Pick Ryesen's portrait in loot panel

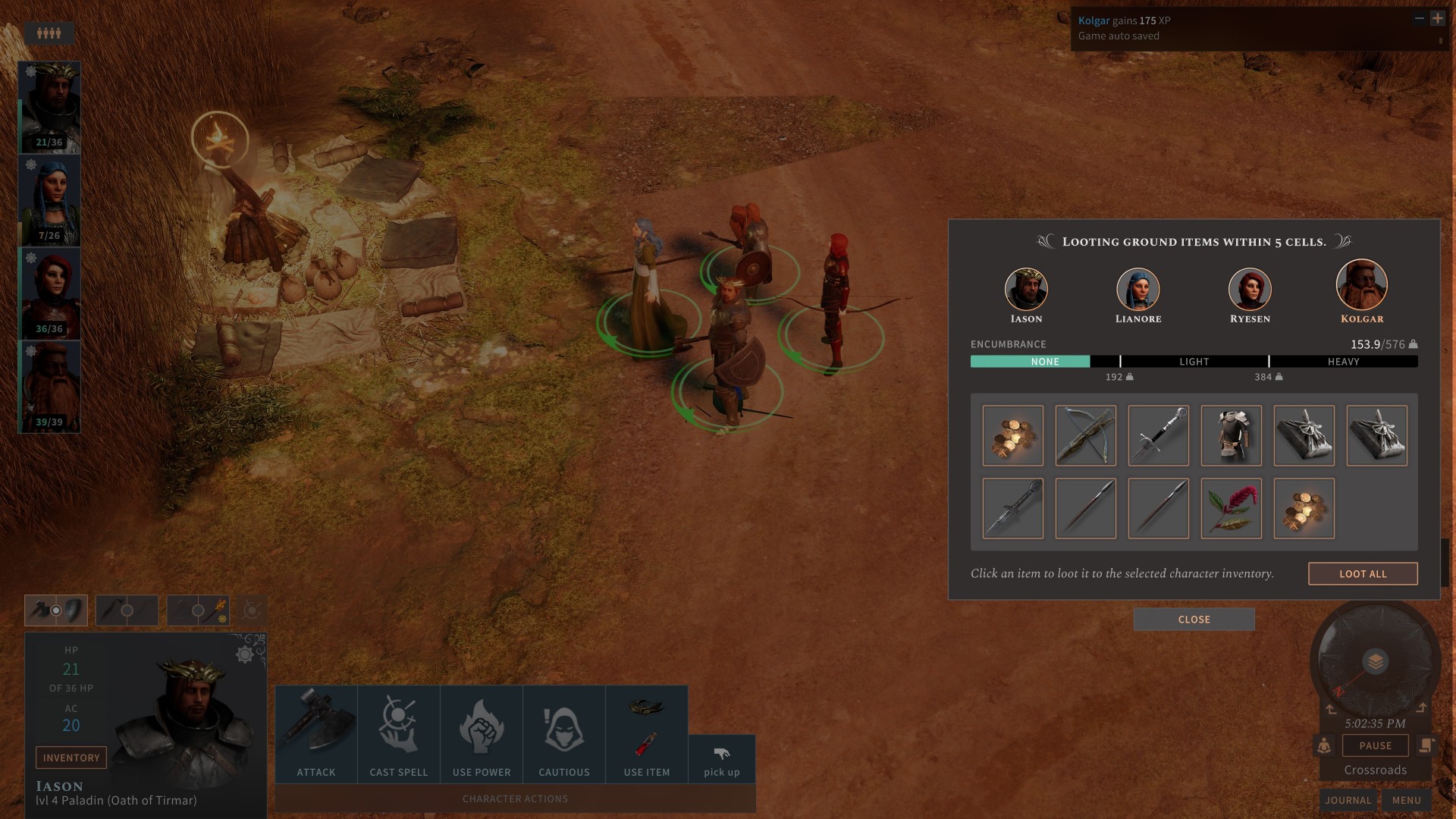click(x=1249, y=290)
